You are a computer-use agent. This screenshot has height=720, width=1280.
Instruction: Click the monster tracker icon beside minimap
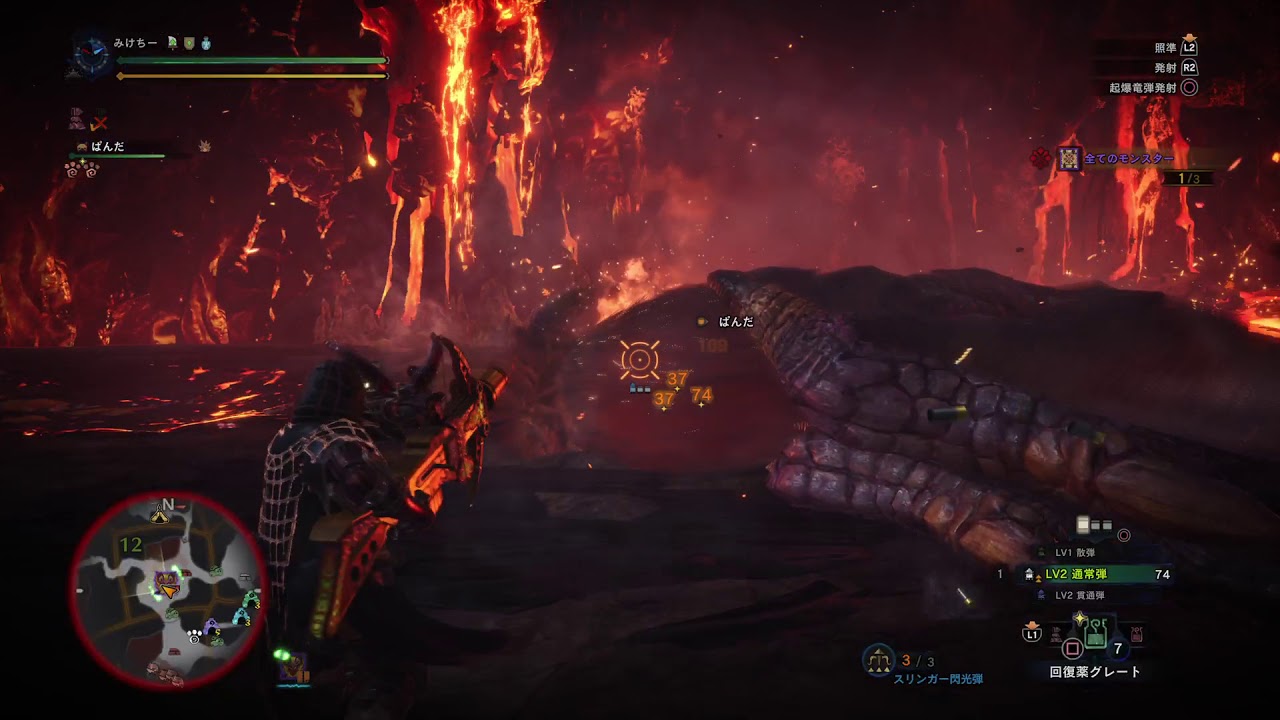[294, 668]
